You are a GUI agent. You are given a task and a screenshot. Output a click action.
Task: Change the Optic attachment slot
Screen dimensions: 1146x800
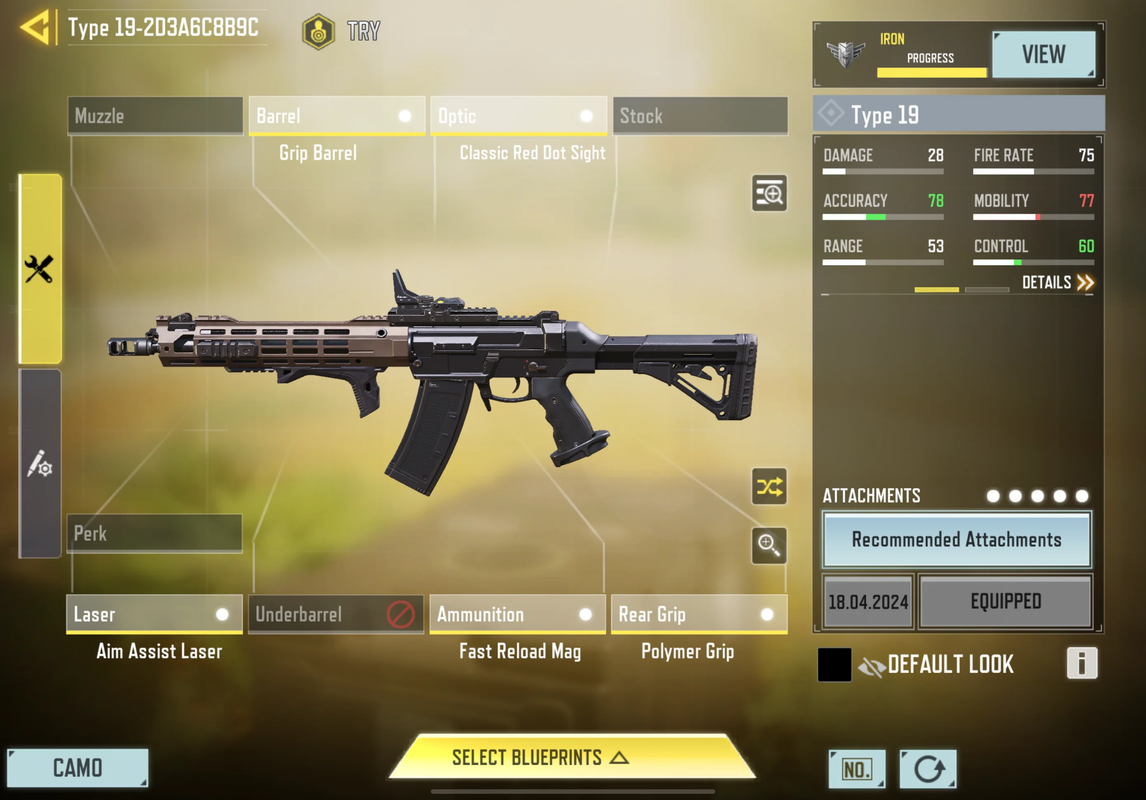tap(518, 116)
